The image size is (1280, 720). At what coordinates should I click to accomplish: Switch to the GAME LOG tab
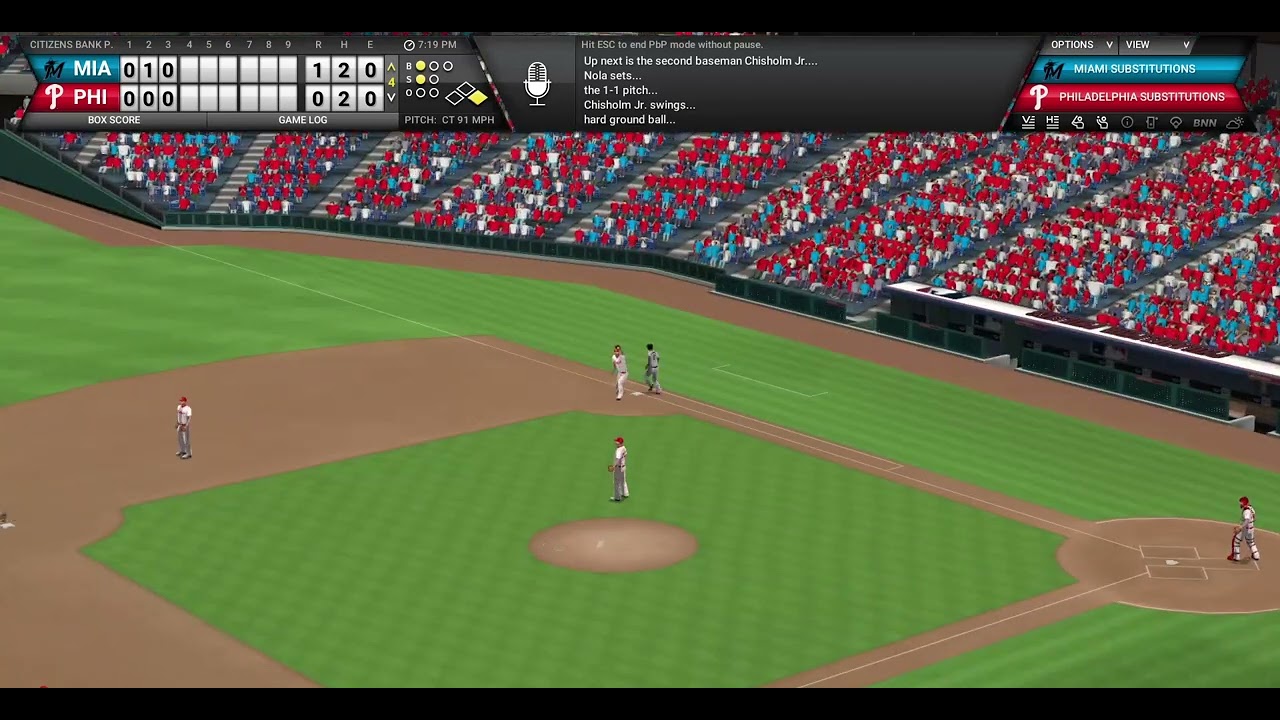[303, 120]
